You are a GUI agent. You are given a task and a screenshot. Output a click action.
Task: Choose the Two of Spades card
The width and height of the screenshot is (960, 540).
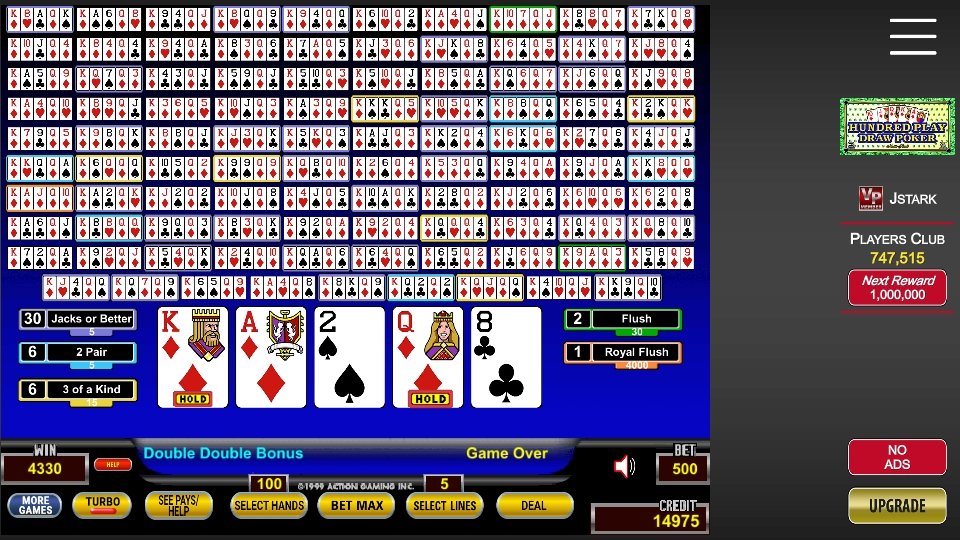point(350,357)
